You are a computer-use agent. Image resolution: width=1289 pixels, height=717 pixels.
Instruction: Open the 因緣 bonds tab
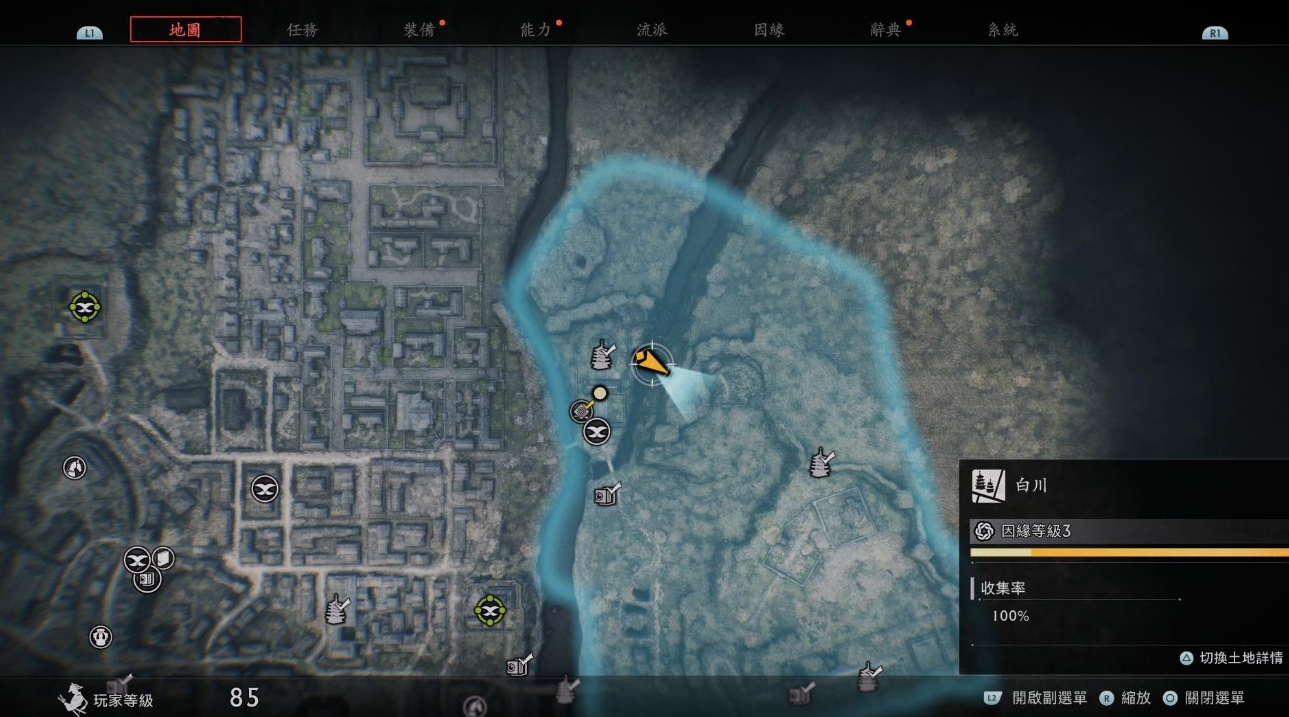pos(769,30)
